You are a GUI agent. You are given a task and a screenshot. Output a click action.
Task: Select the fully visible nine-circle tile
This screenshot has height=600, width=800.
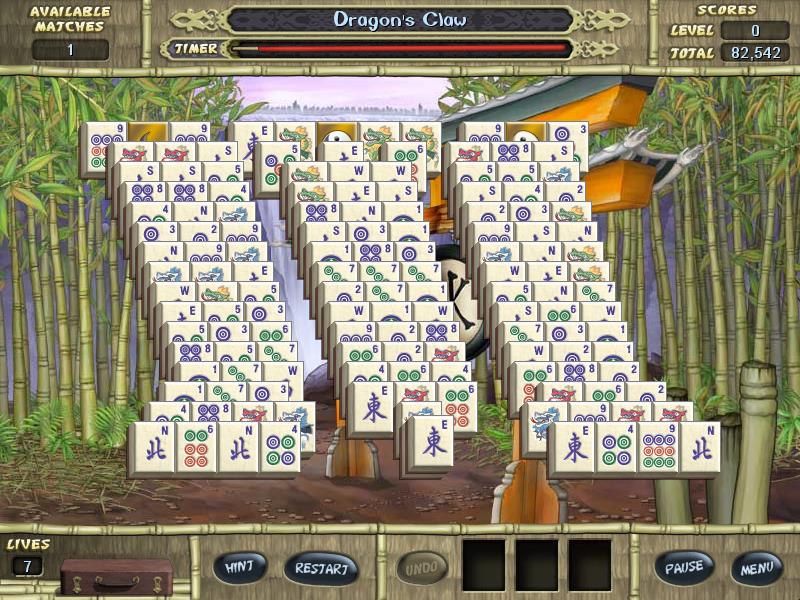658,447
